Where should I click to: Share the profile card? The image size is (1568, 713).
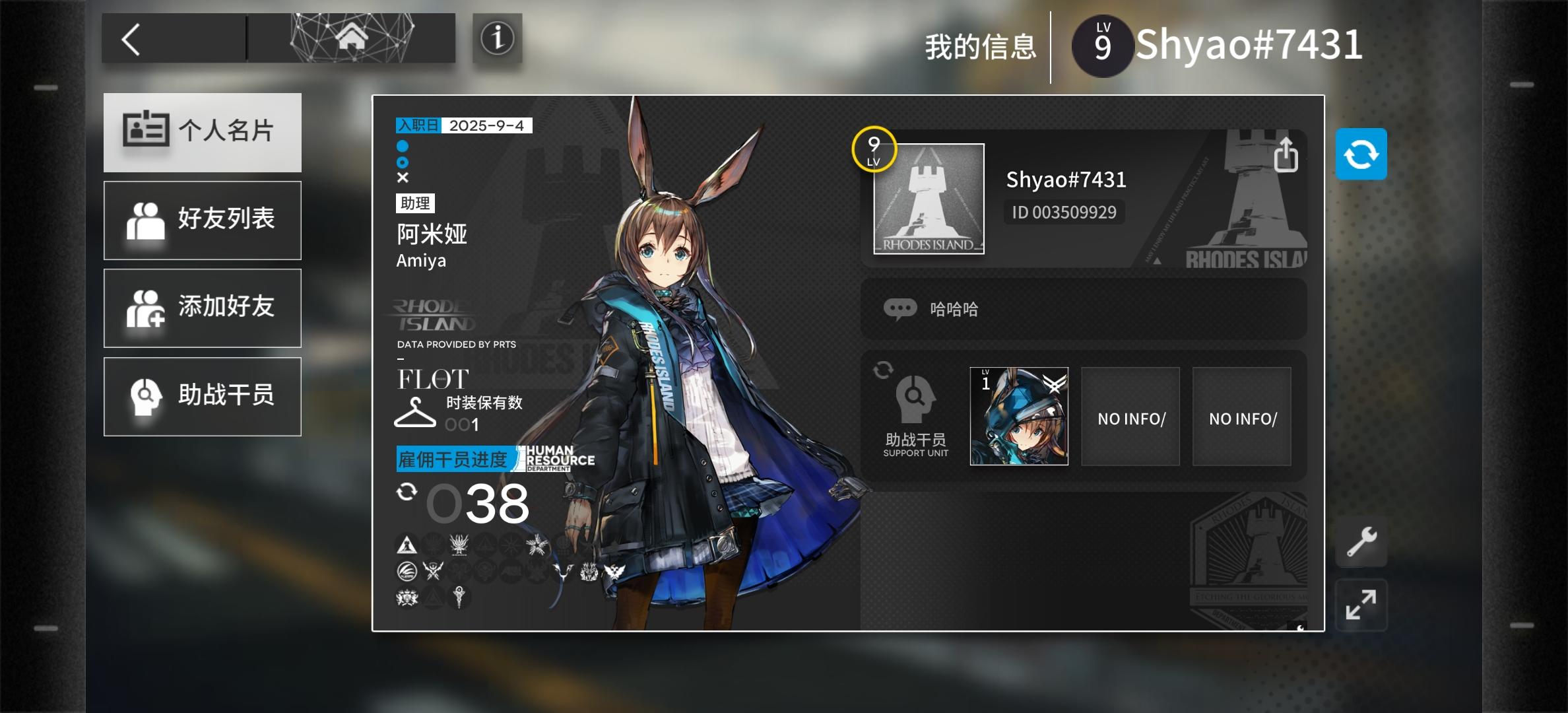[x=1285, y=155]
